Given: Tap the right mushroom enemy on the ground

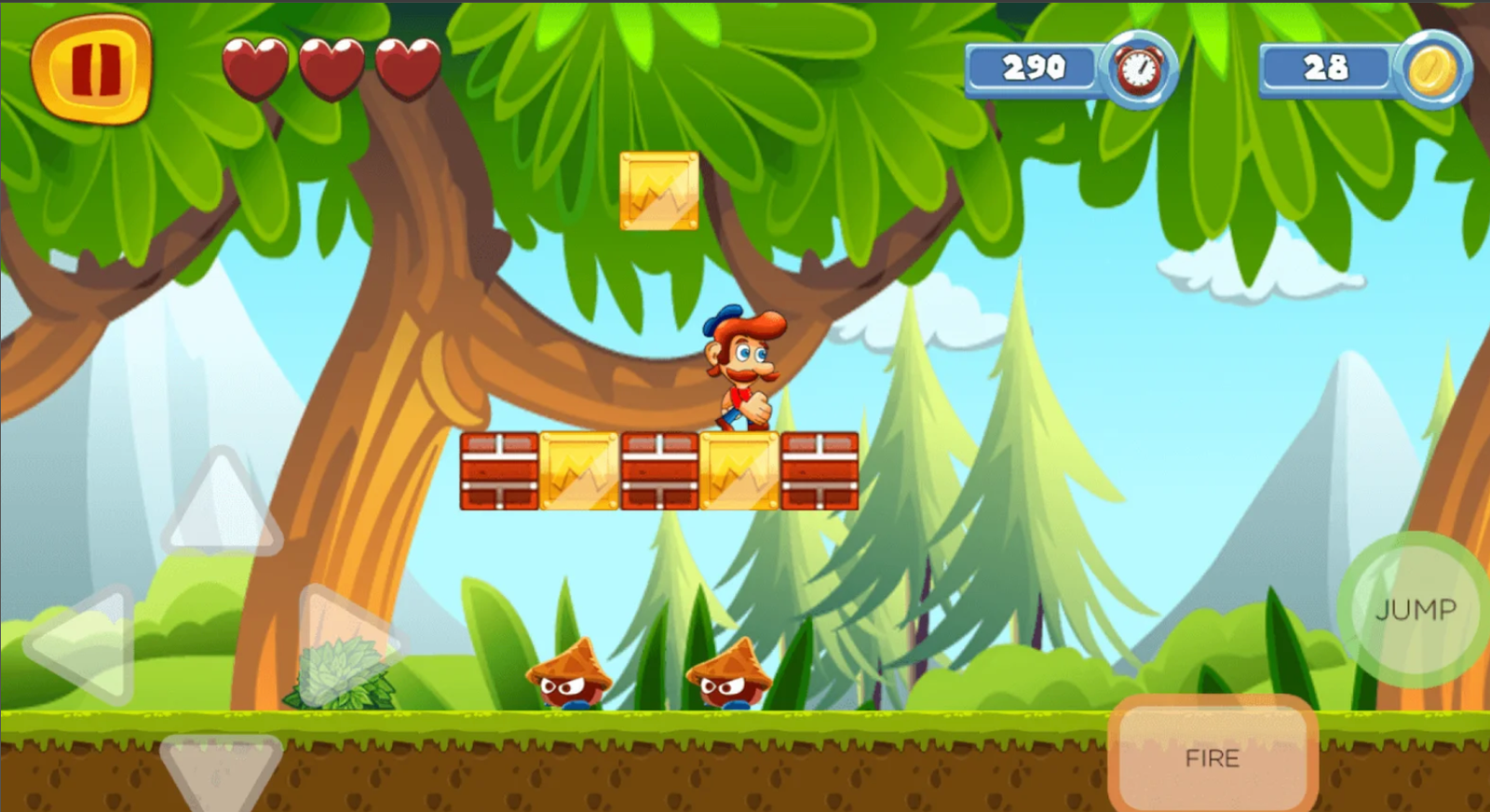Looking at the screenshot, I should [x=729, y=675].
